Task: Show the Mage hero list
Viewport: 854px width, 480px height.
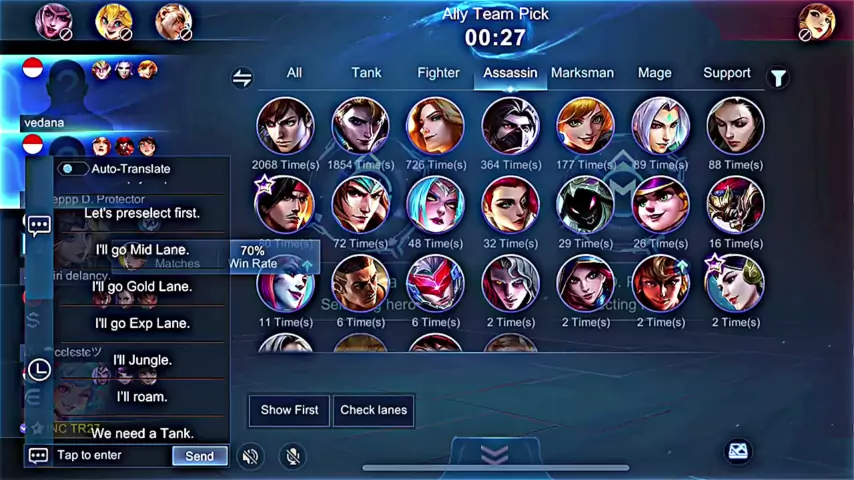Action: [654, 73]
